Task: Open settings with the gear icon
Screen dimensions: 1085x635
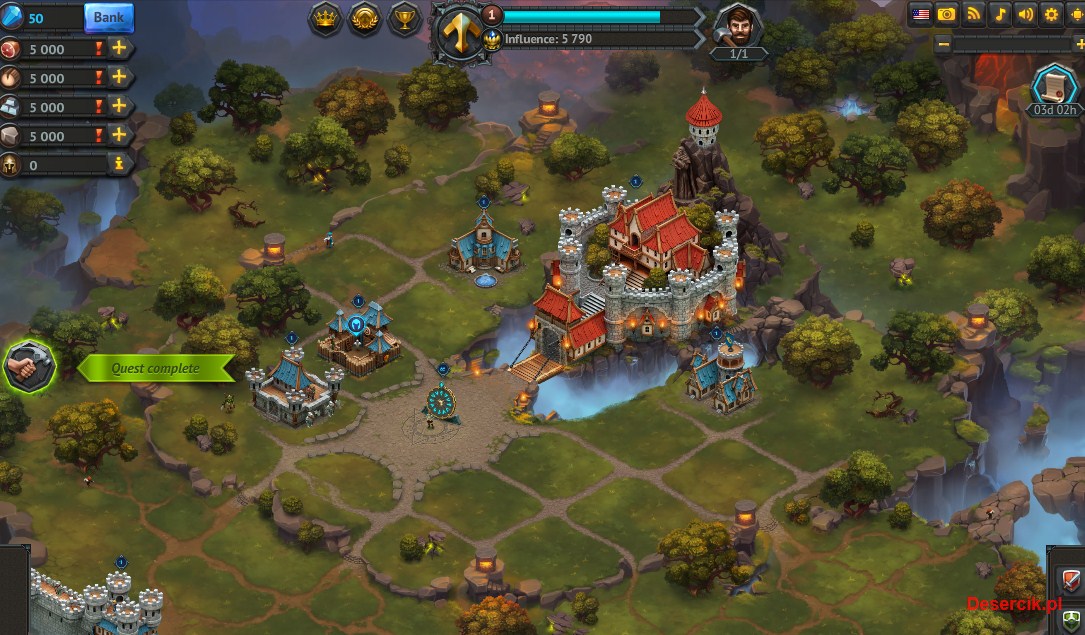Action: [x=1051, y=14]
